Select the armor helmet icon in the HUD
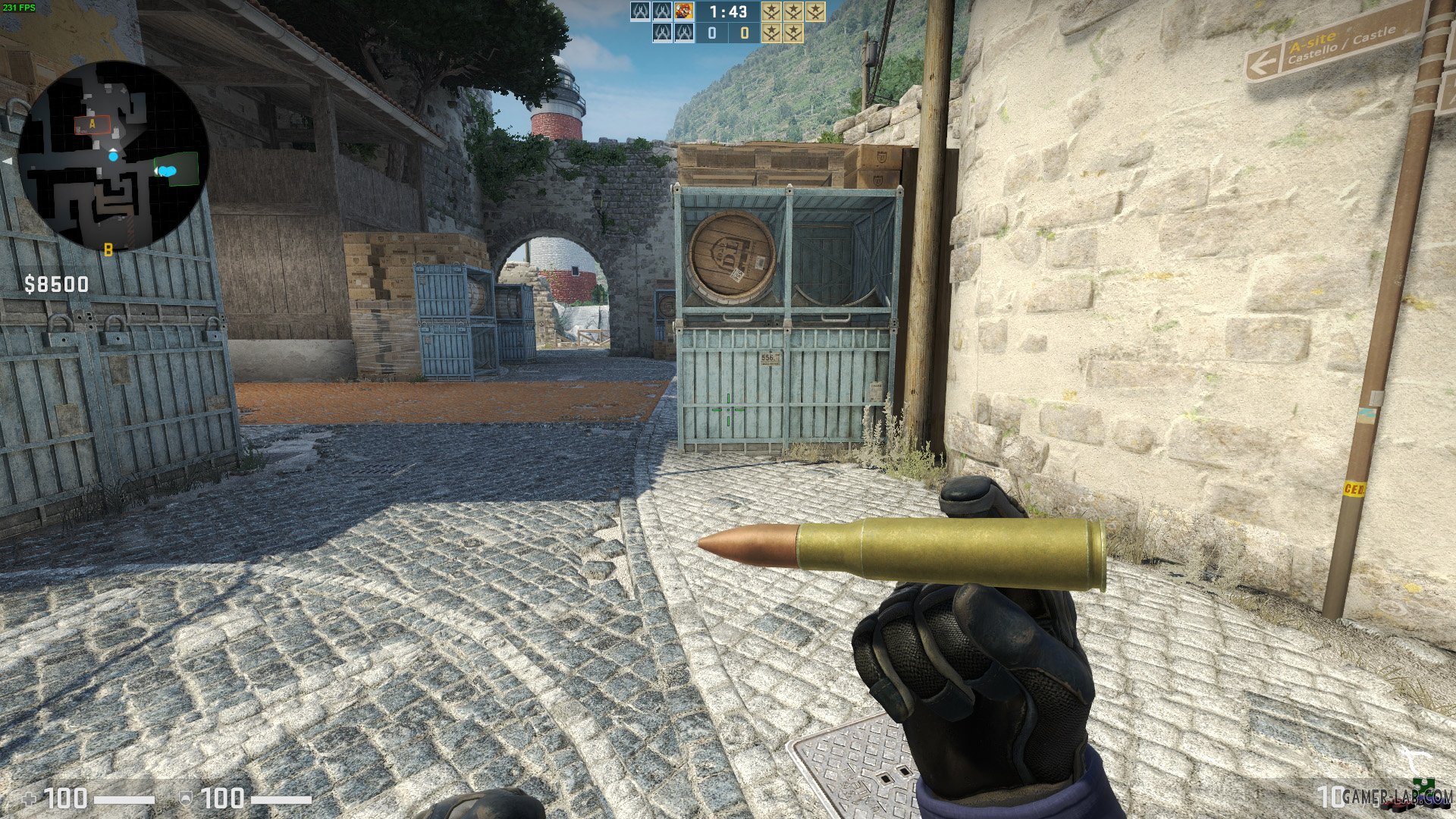Screen dimensions: 1456x819 pos(186,799)
